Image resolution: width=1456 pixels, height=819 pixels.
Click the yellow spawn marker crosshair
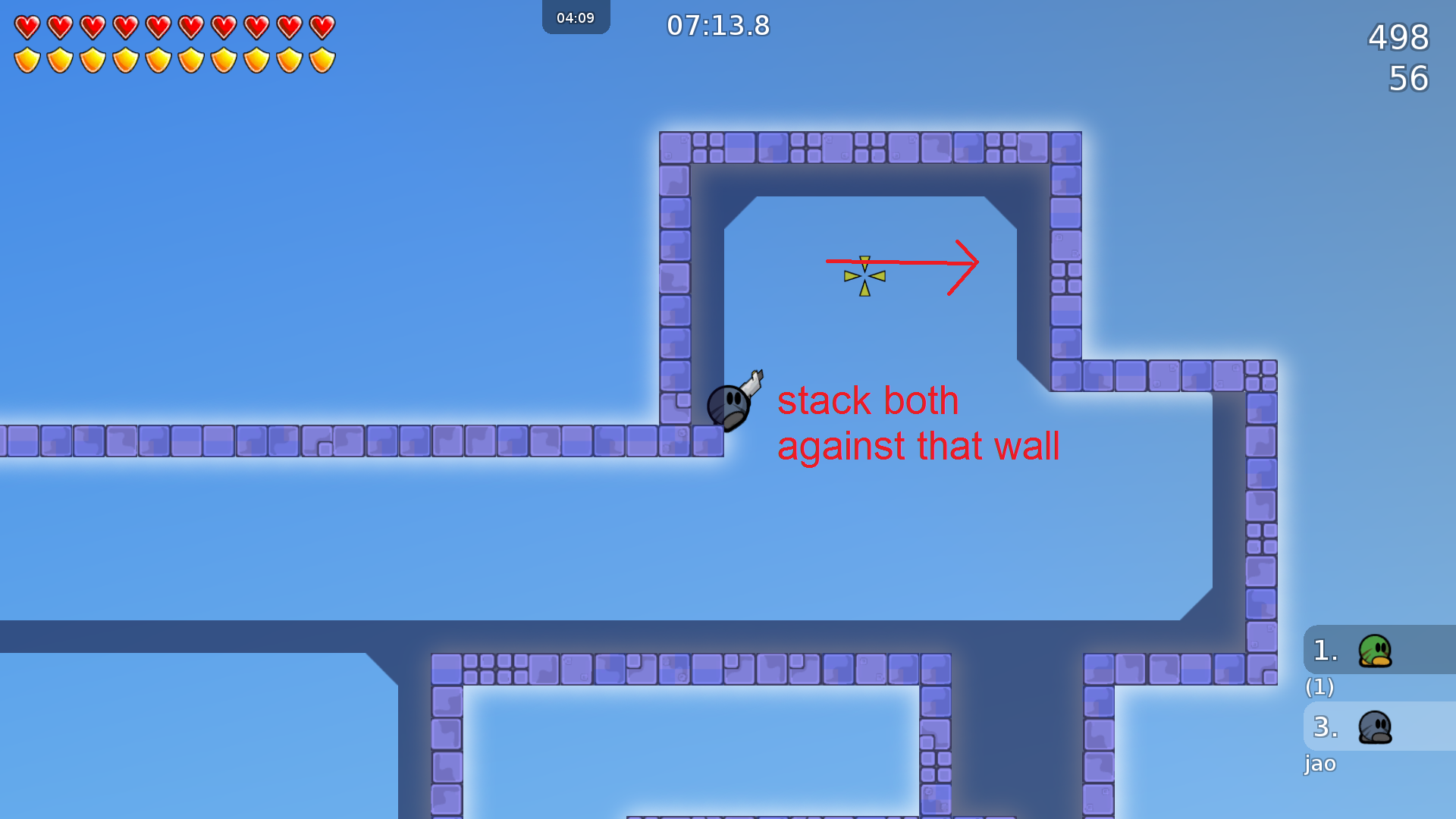tap(864, 275)
